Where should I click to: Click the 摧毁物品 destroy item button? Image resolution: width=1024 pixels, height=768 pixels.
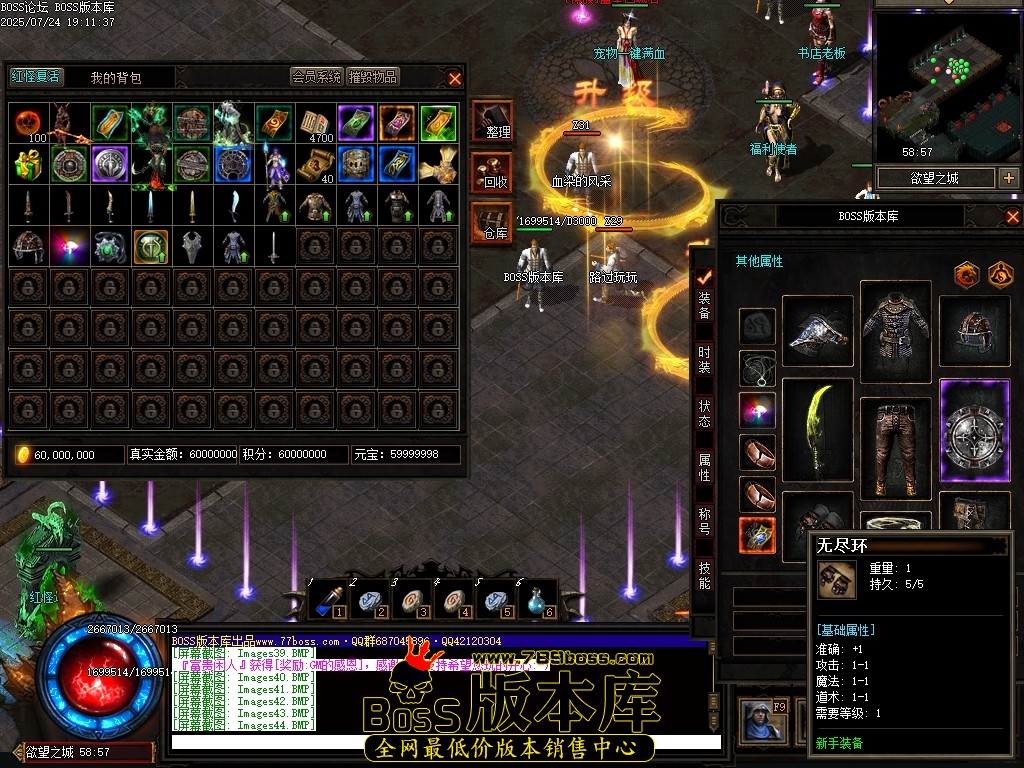click(x=373, y=77)
